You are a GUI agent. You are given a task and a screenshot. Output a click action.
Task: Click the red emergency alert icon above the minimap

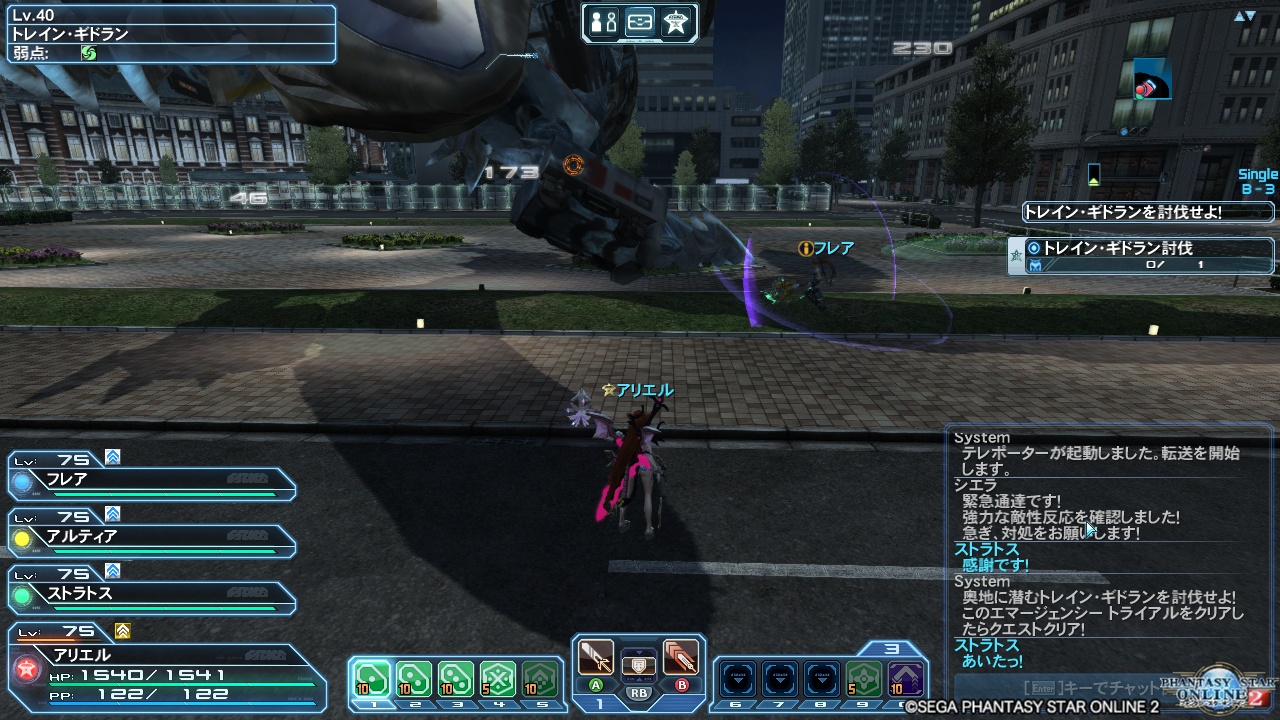[x=1150, y=80]
